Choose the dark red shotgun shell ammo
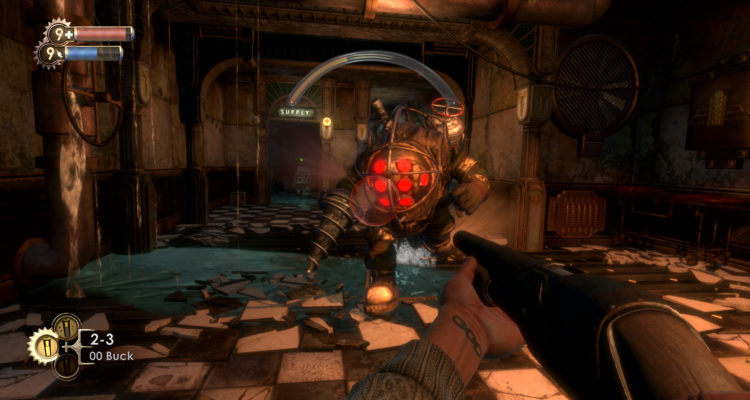 pyautogui.click(x=66, y=366)
